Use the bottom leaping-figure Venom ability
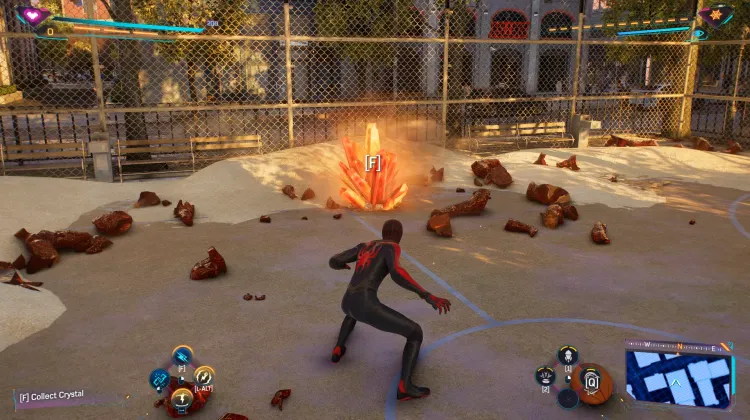This screenshot has height=420, width=750. [x=182, y=399]
